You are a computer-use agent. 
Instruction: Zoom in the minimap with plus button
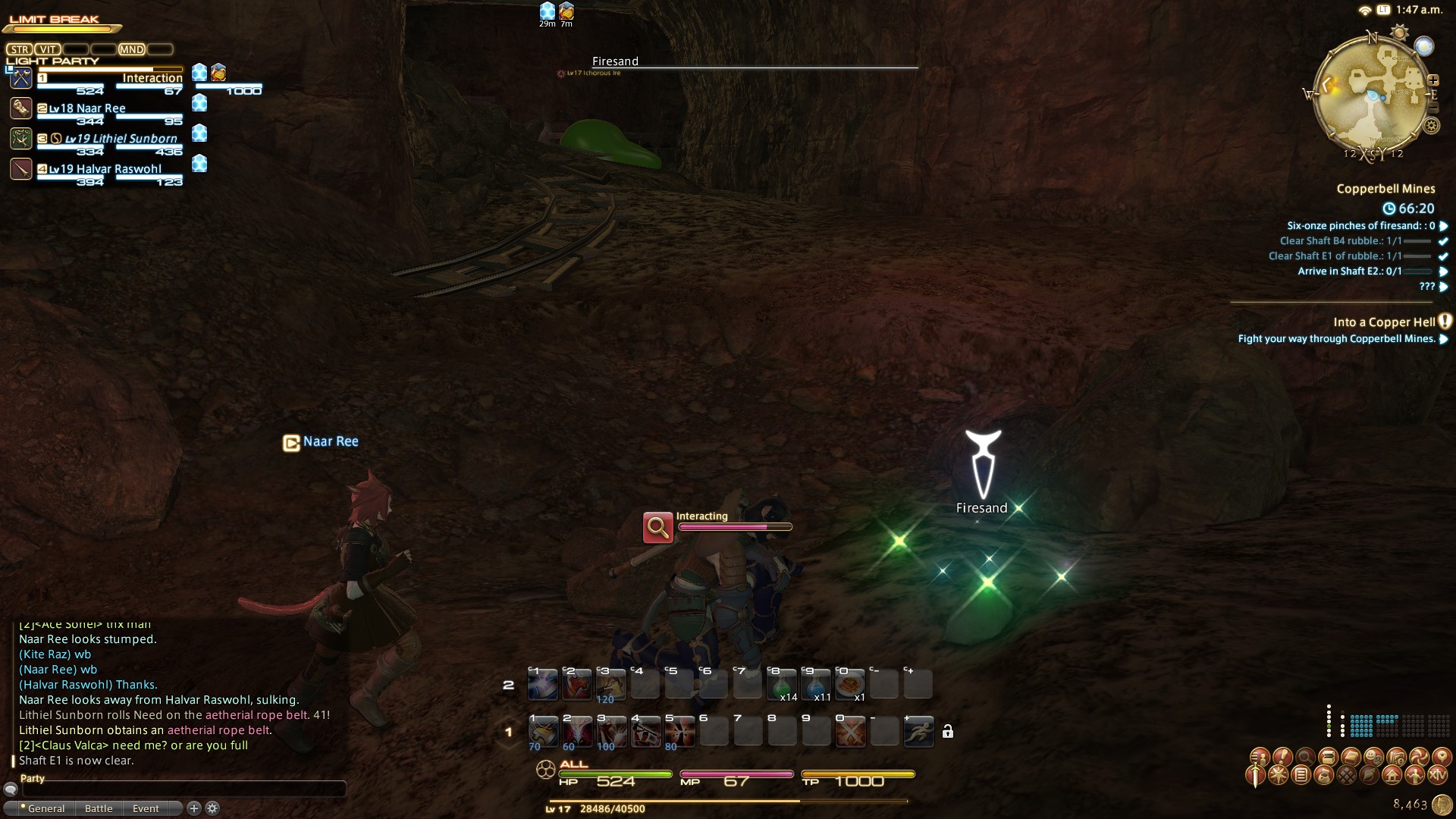1433,80
